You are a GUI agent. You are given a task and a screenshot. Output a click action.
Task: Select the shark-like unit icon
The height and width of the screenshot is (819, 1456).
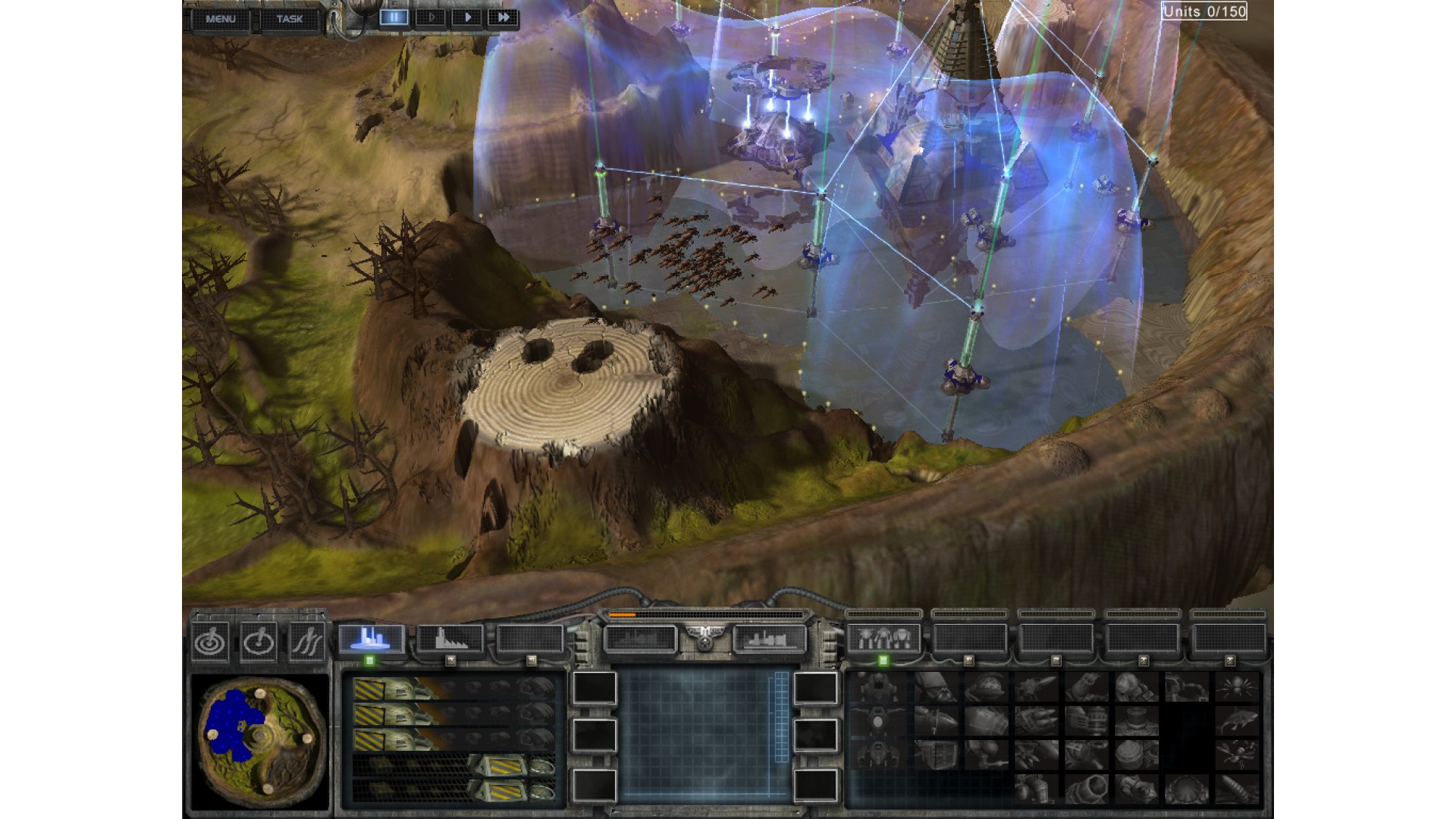click(x=1238, y=720)
